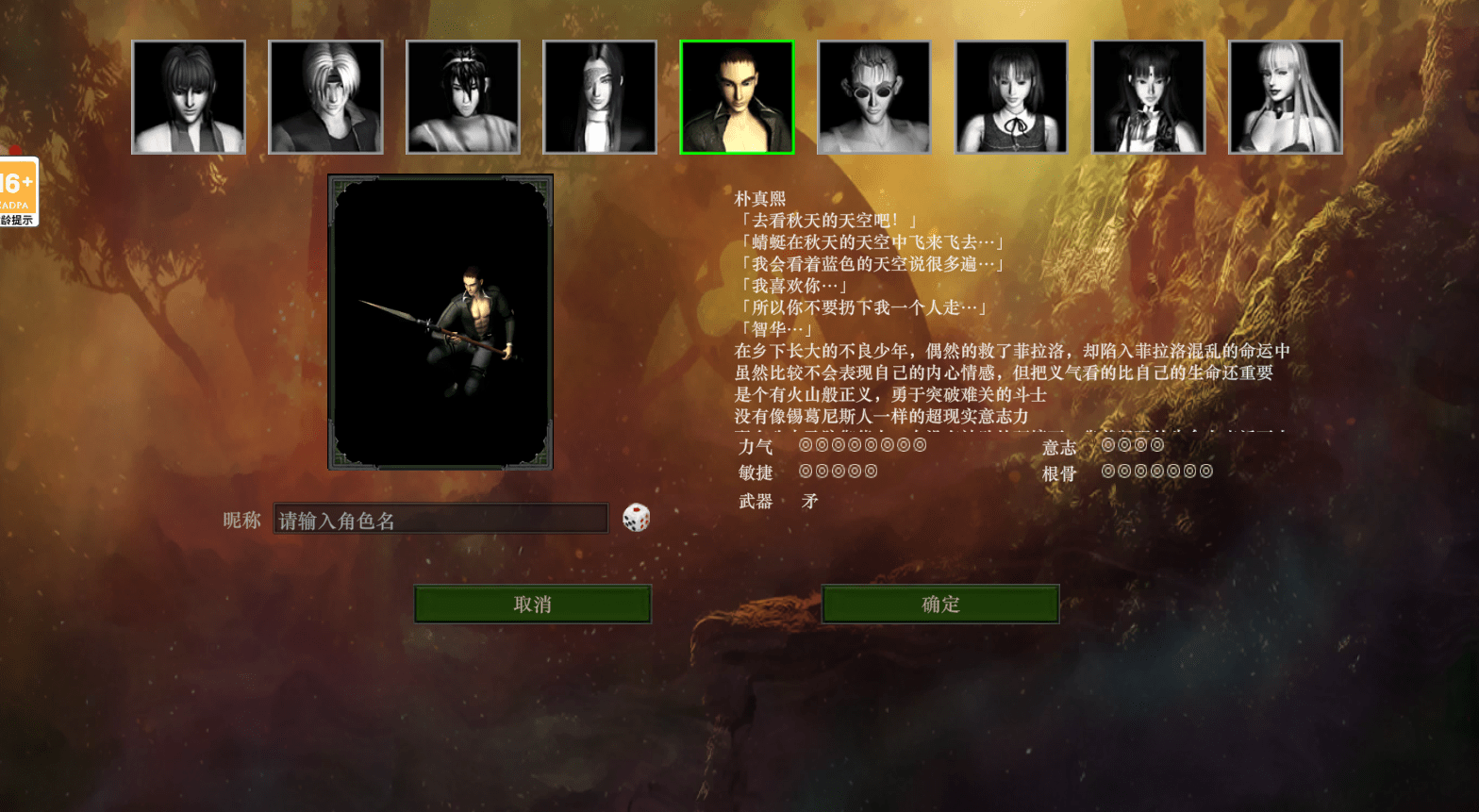Select the long-haired blonde woman portrait
Viewport: 1479px width, 812px height.
click(1285, 97)
